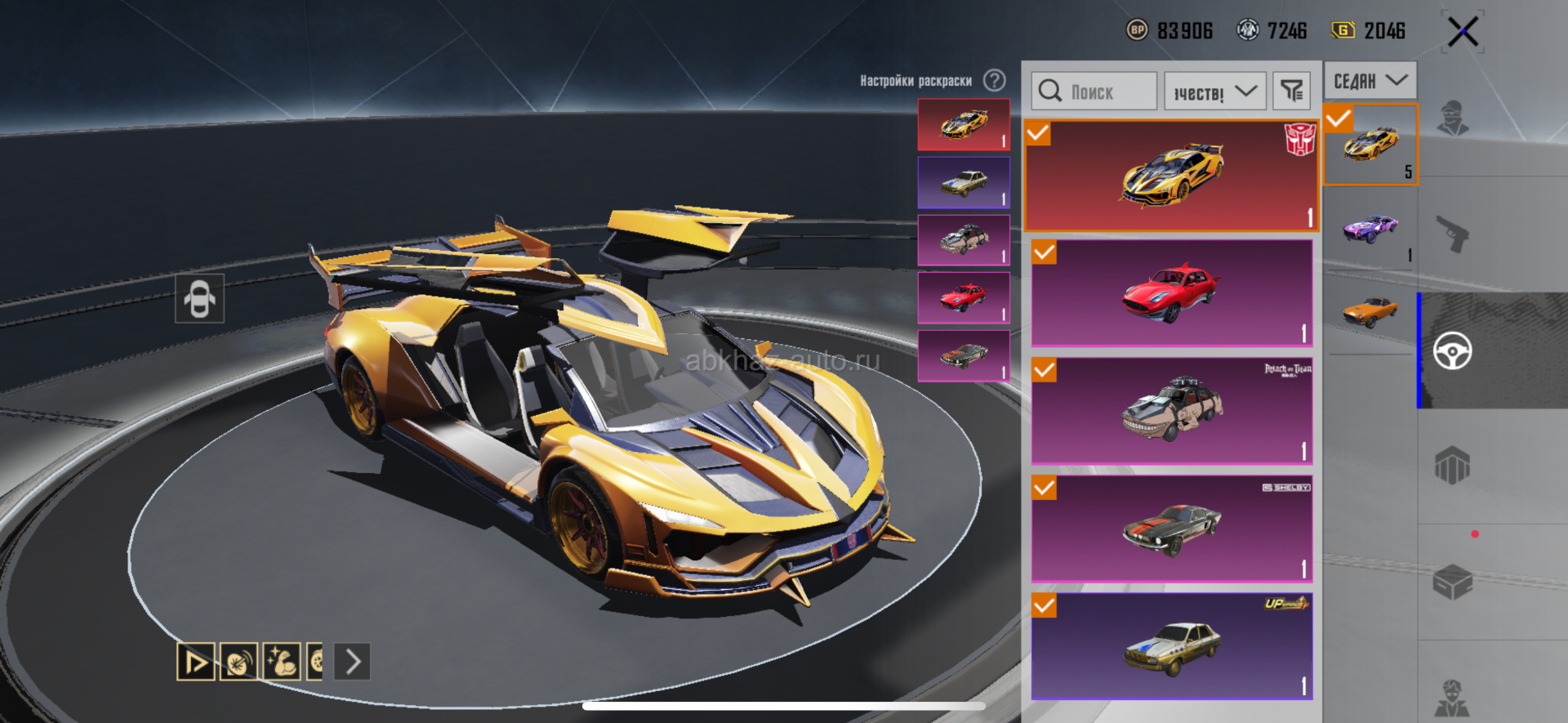Select the large gold UP sedan card
The image size is (1568, 723).
click(x=1171, y=645)
